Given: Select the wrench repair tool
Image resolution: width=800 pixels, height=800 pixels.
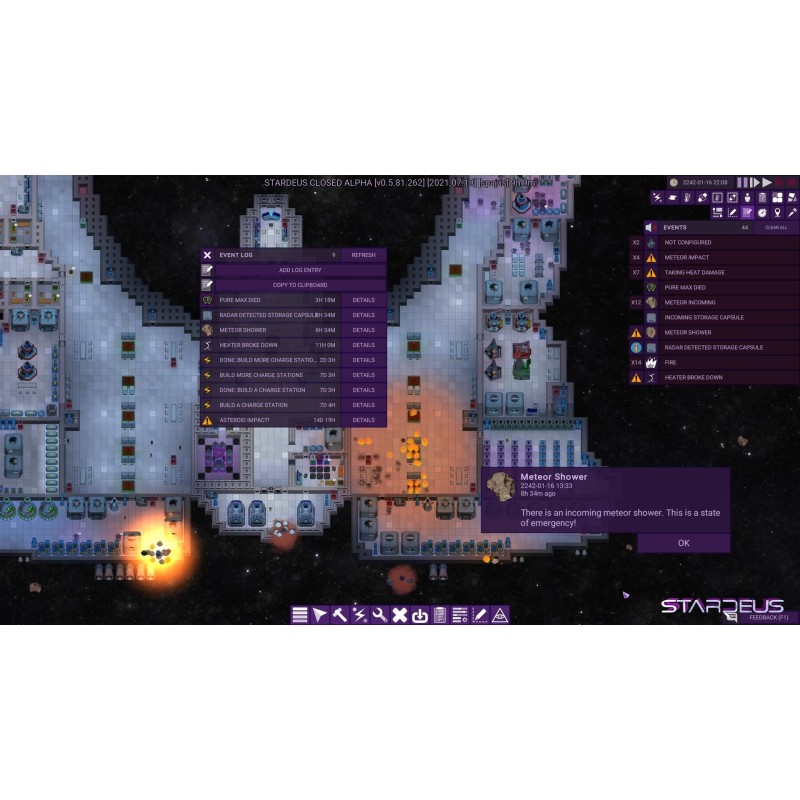Looking at the screenshot, I should coord(379,615).
